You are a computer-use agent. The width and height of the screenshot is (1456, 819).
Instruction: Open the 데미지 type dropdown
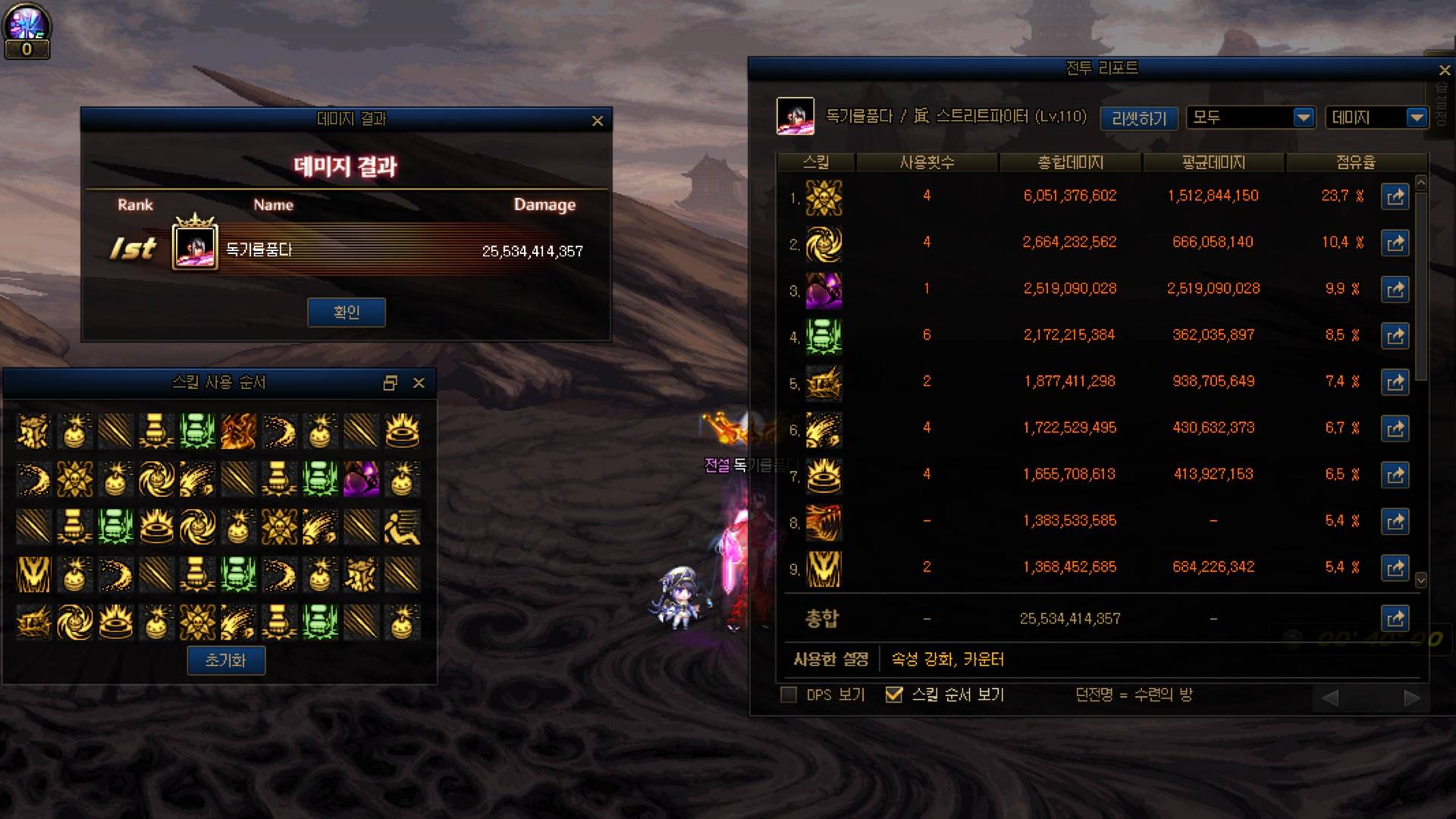pyautogui.click(x=1417, y=118)
